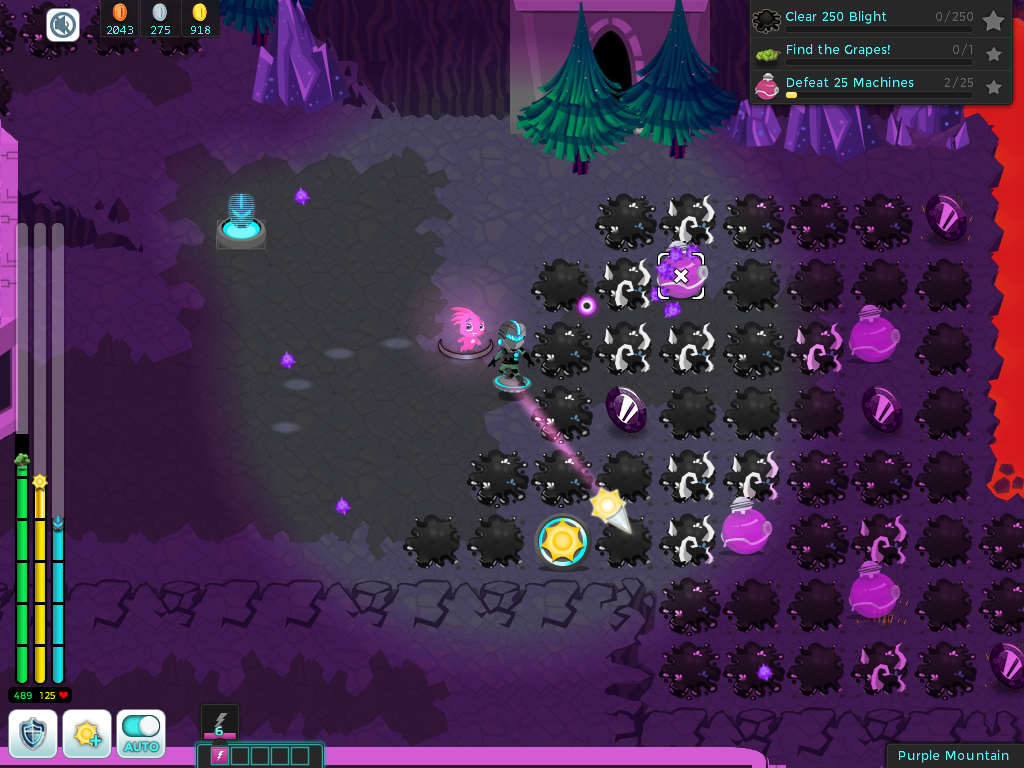Image resolution: width=1024 pixels, height=768 pixels.
Task: Click the lightning energy counter tab
Action: (219, 723)
